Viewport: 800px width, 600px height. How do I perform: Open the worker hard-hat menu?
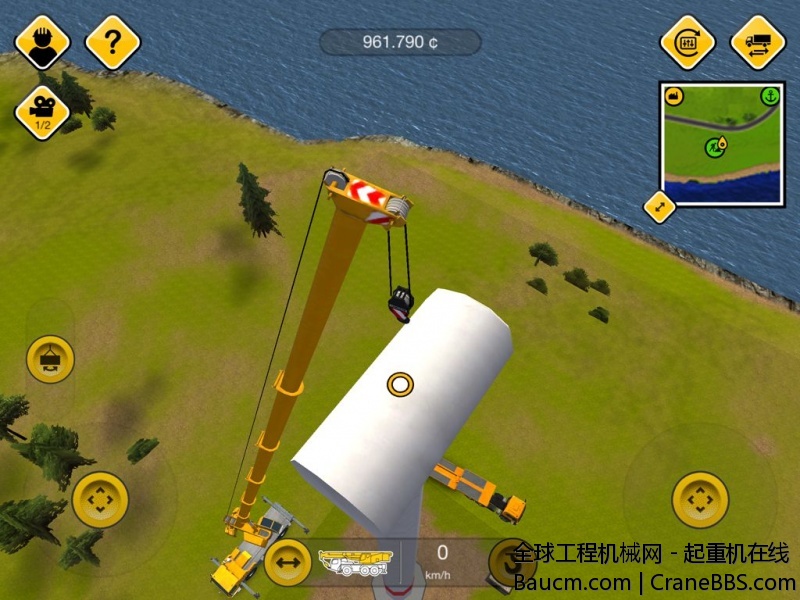click(42, 42)
